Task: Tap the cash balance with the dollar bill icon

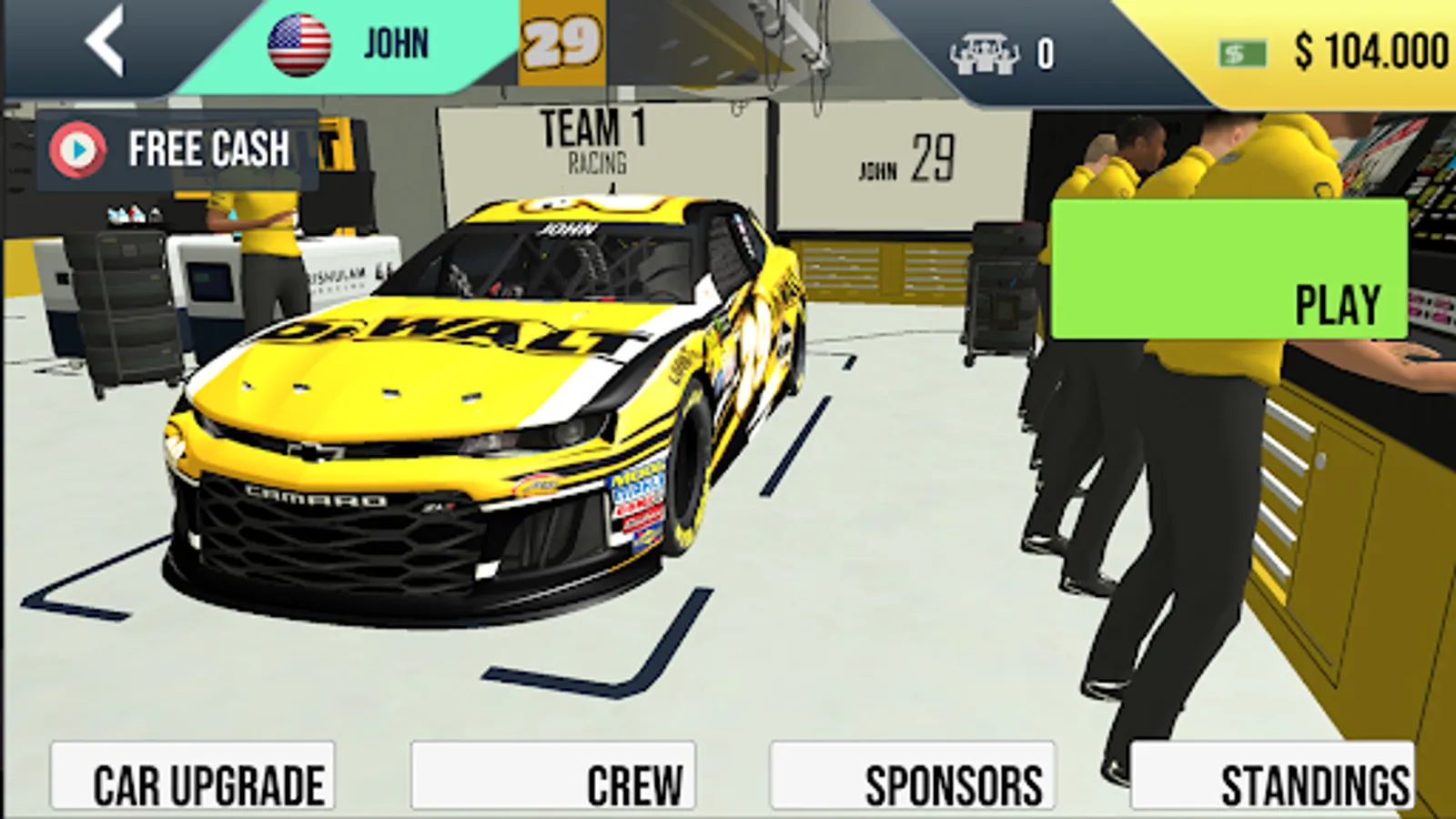Action: 1333,51
